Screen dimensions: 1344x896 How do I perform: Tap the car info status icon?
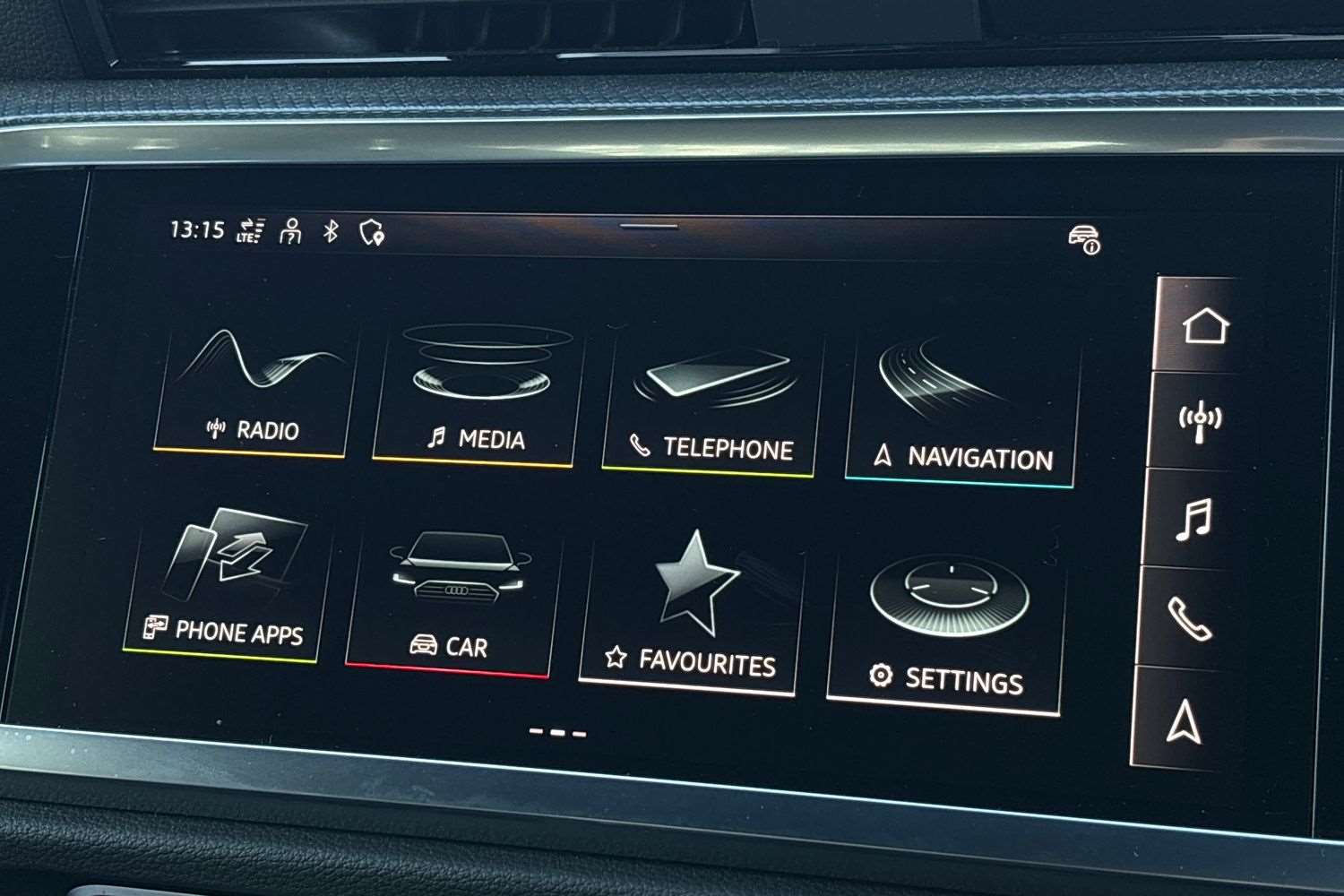click(x=1084, y=239)
